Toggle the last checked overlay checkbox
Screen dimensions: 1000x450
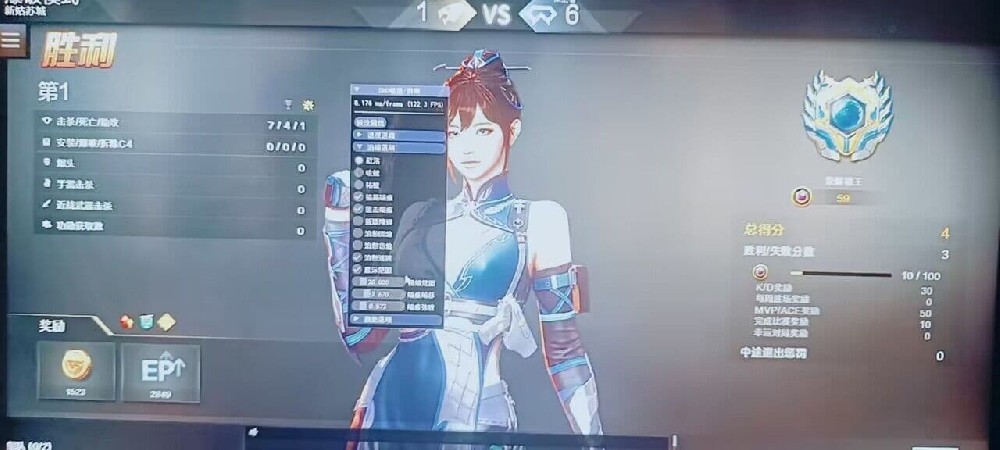click(359, 269)
